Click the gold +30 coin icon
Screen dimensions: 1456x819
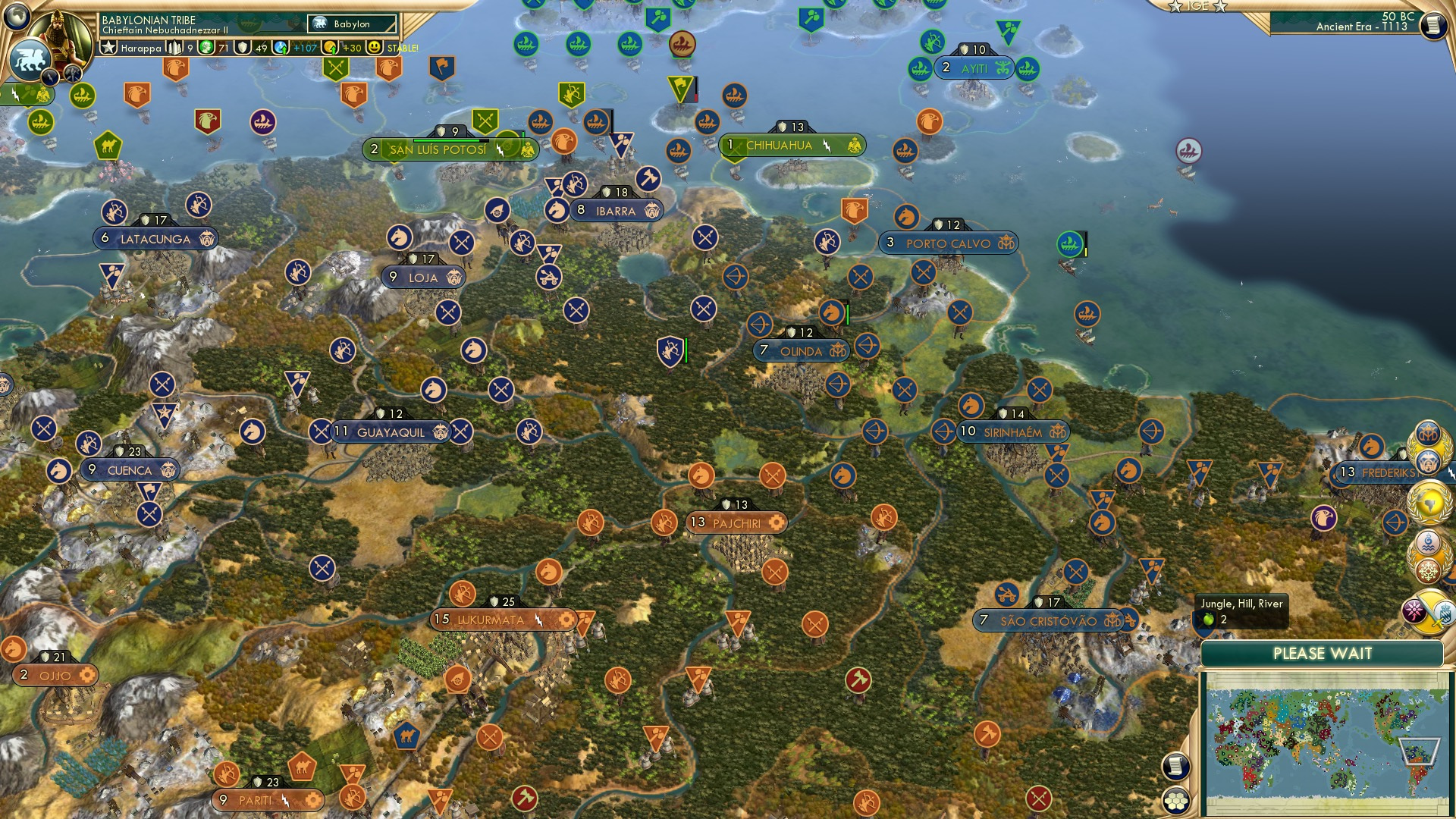331,48
